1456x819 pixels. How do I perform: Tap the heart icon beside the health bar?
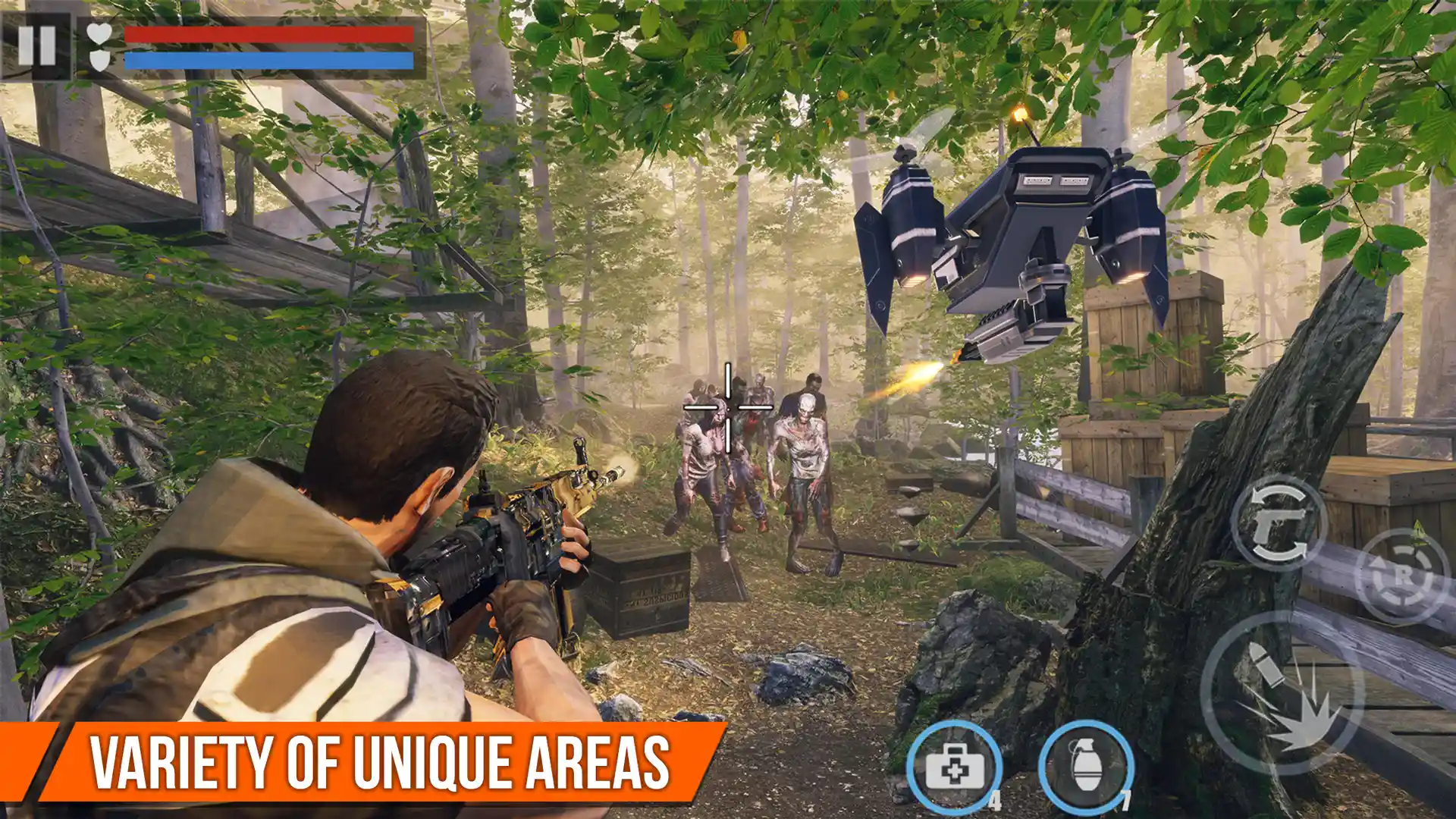[x=99, y=34]
